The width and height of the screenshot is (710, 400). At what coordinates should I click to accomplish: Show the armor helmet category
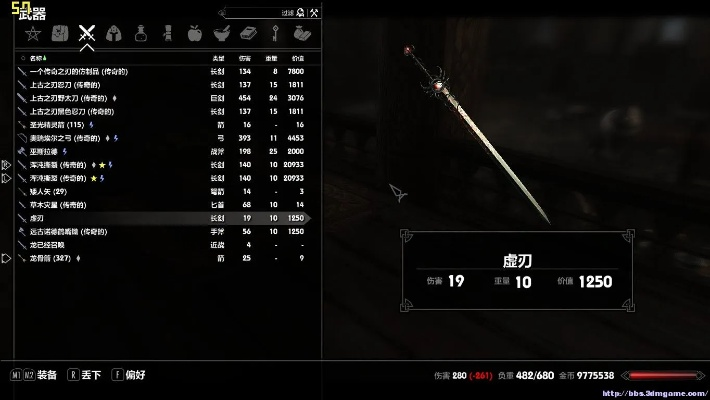click(114, 35)
